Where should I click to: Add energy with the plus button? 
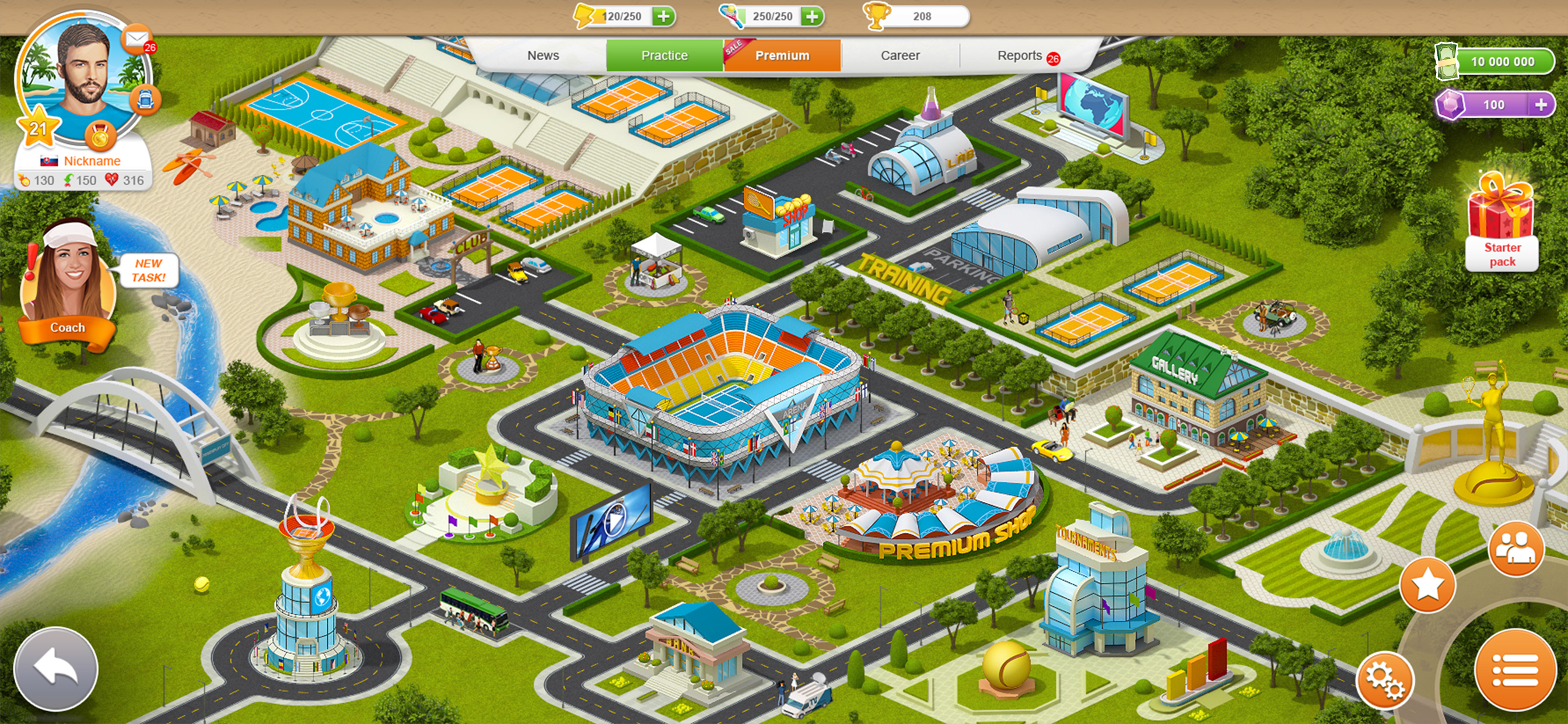(x=663, y=16)
